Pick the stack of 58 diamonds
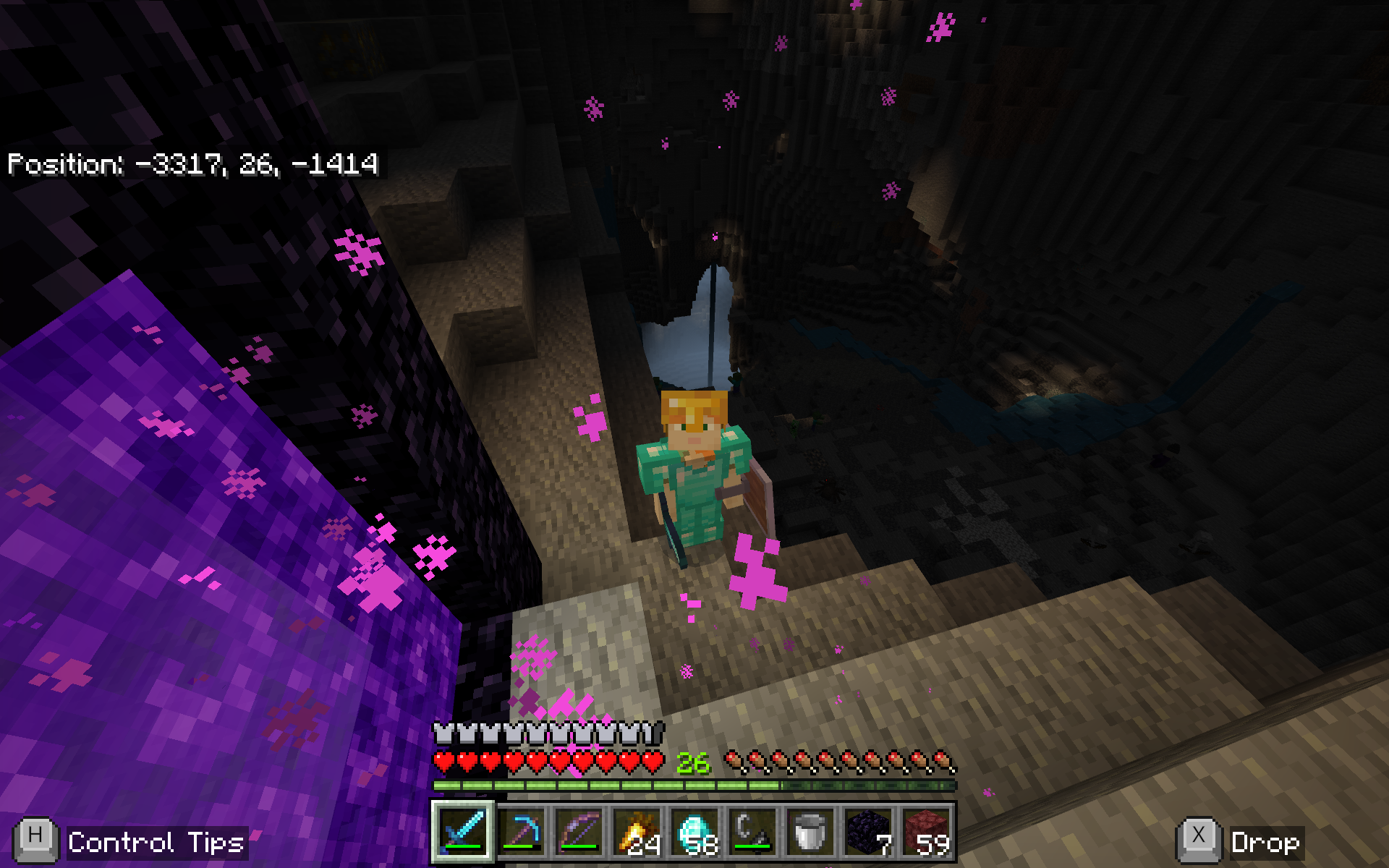 click(694, 831)
